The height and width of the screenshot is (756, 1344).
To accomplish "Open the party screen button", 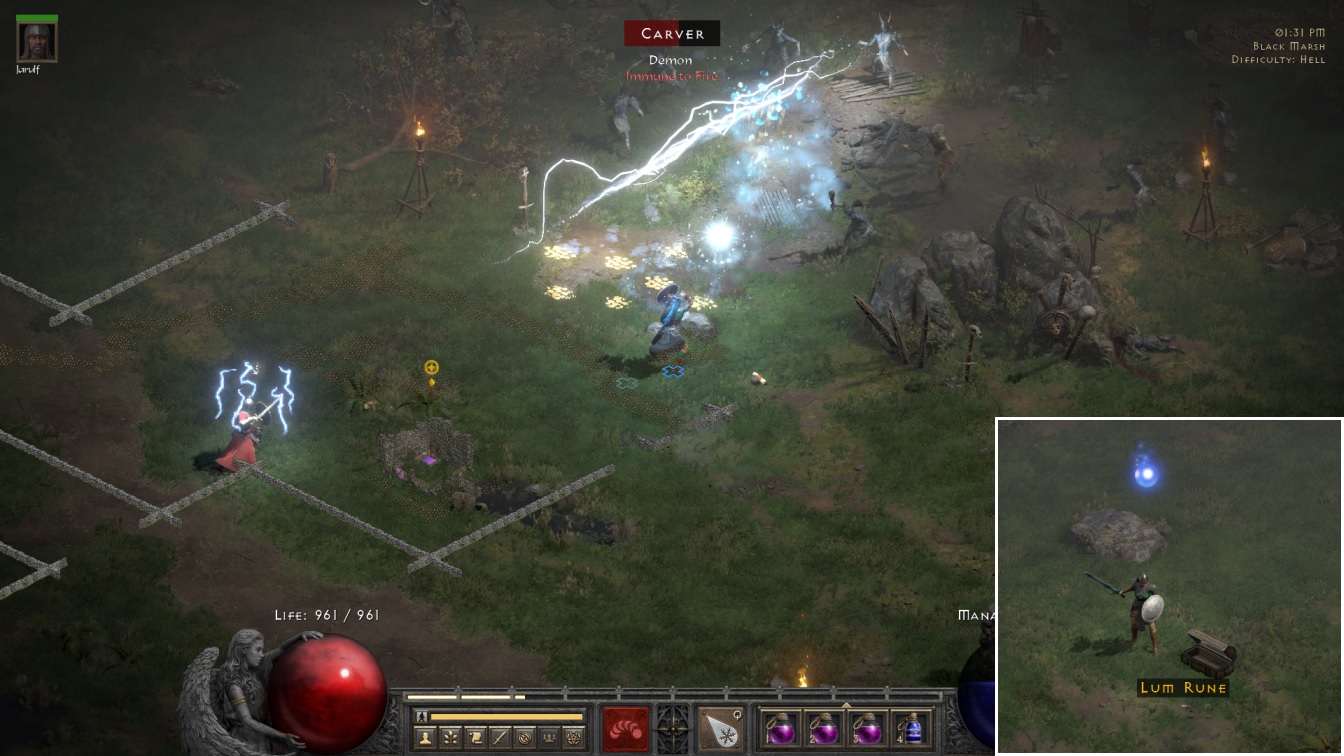I will click(x=549, y=737).
